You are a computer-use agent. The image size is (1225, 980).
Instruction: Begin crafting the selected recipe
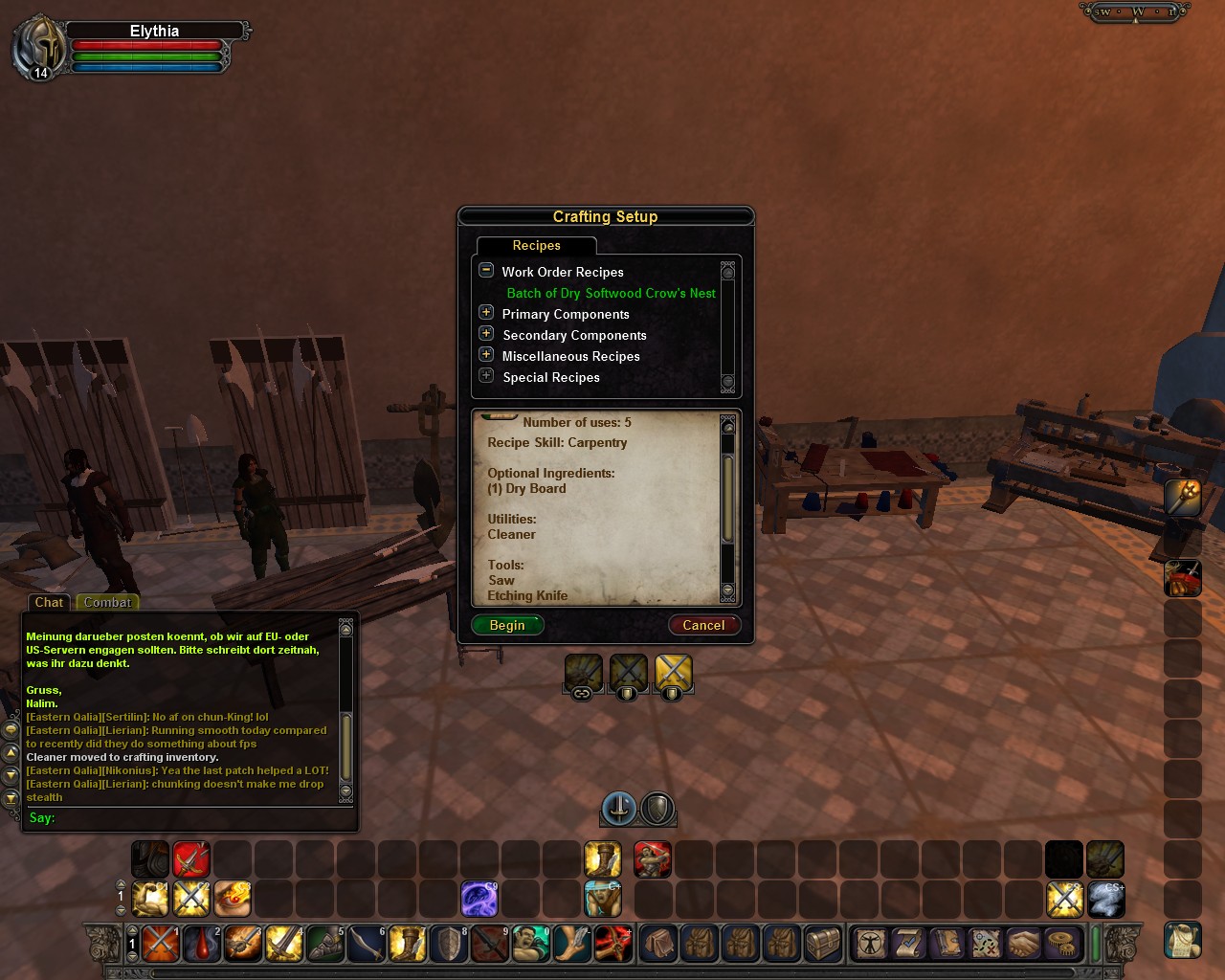tap(507, 625)
